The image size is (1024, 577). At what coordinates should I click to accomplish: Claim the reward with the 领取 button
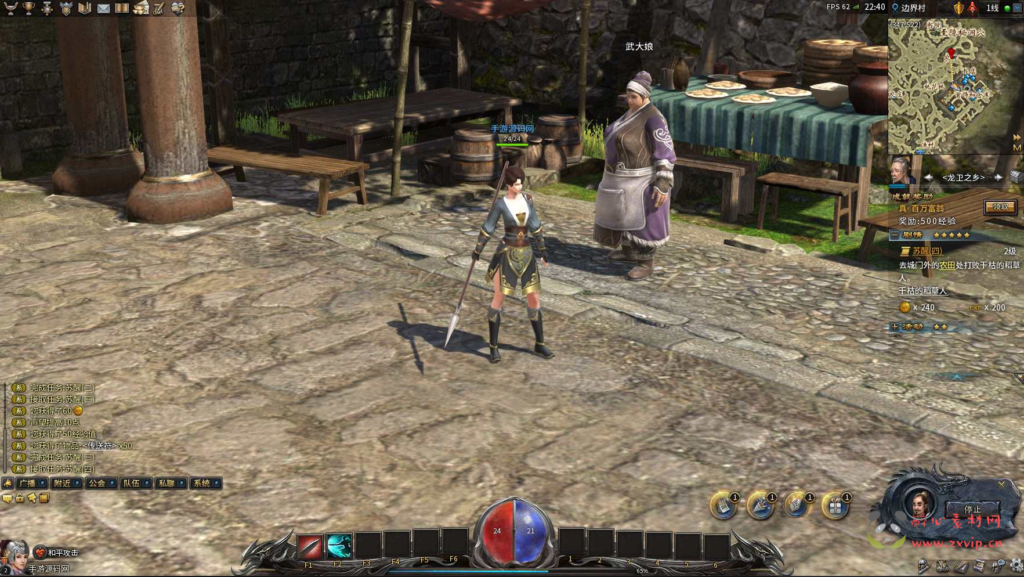999,207
